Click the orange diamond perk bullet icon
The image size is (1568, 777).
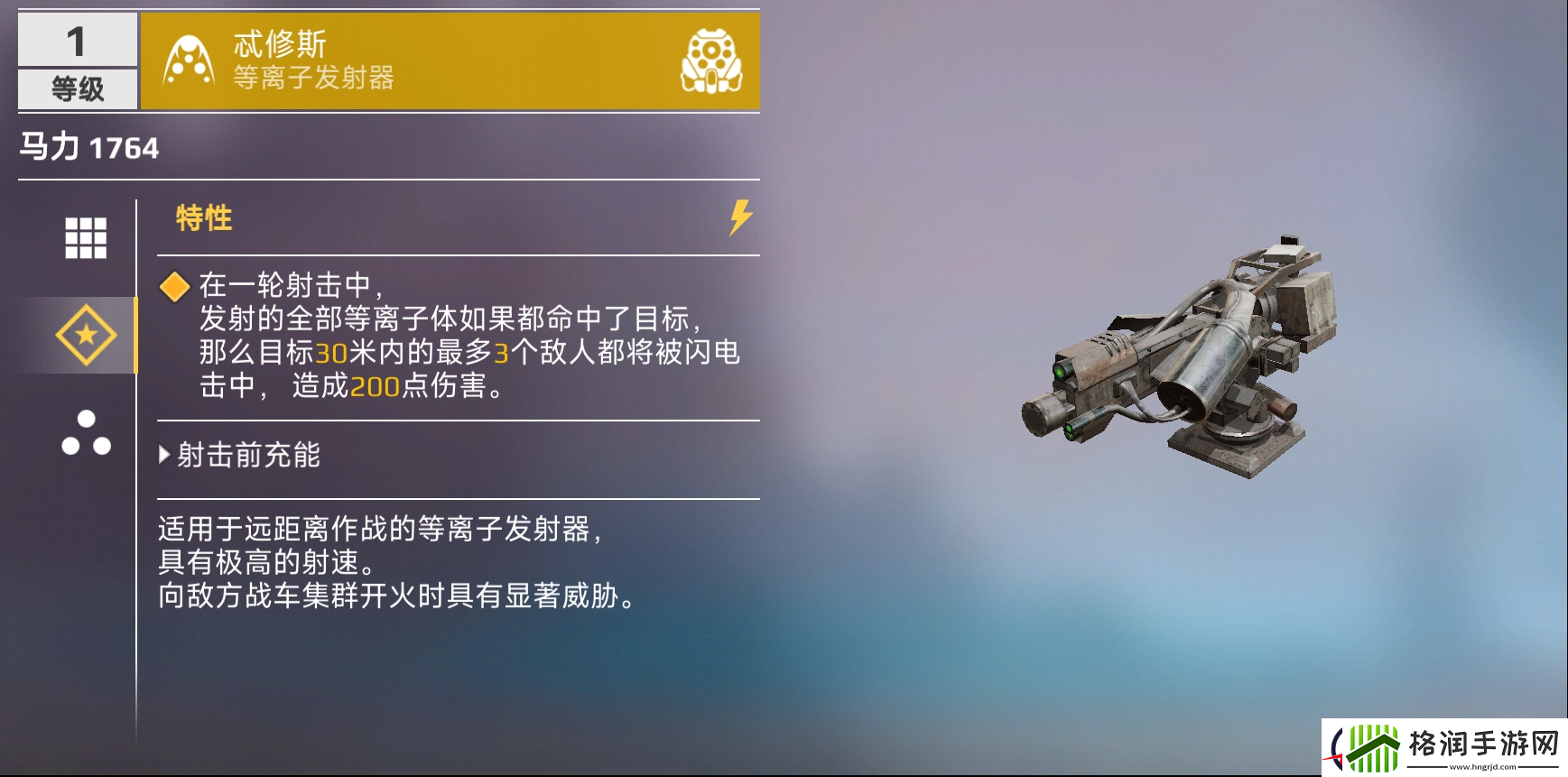(173, 287)
